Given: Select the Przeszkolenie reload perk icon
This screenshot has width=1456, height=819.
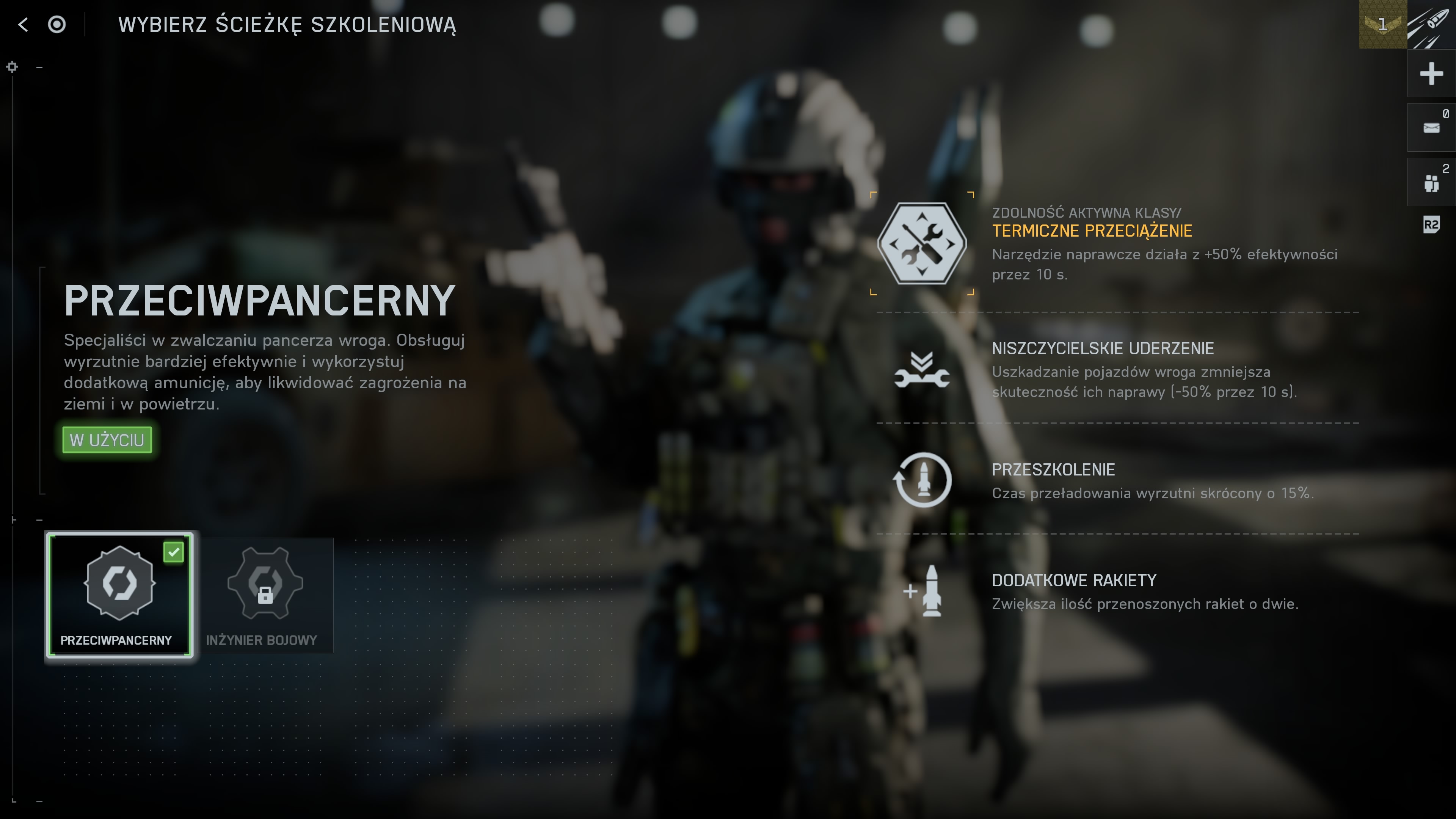Looking at the screenshot, I should coord(922,480).
